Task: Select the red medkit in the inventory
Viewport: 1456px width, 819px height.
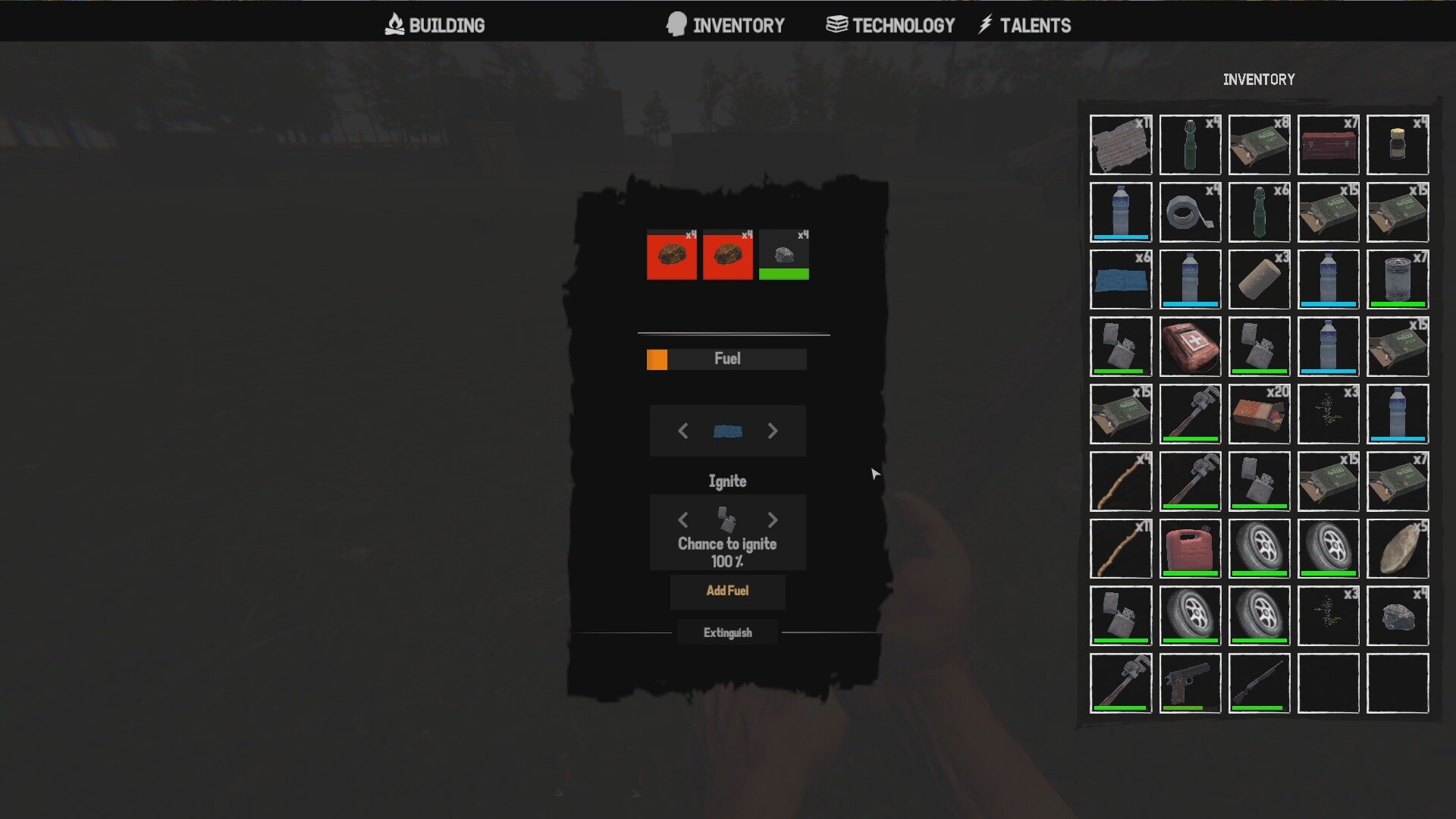Action: tap(1190, 347)
